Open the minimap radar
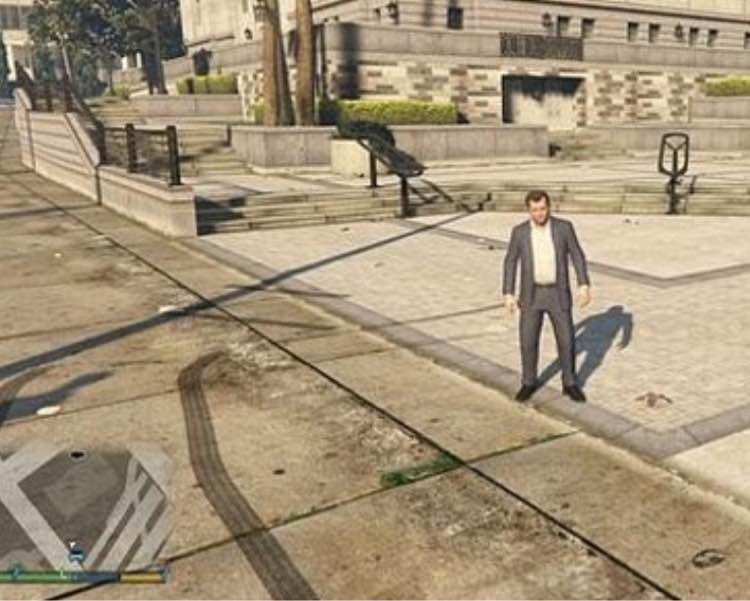 click(85, 505)
